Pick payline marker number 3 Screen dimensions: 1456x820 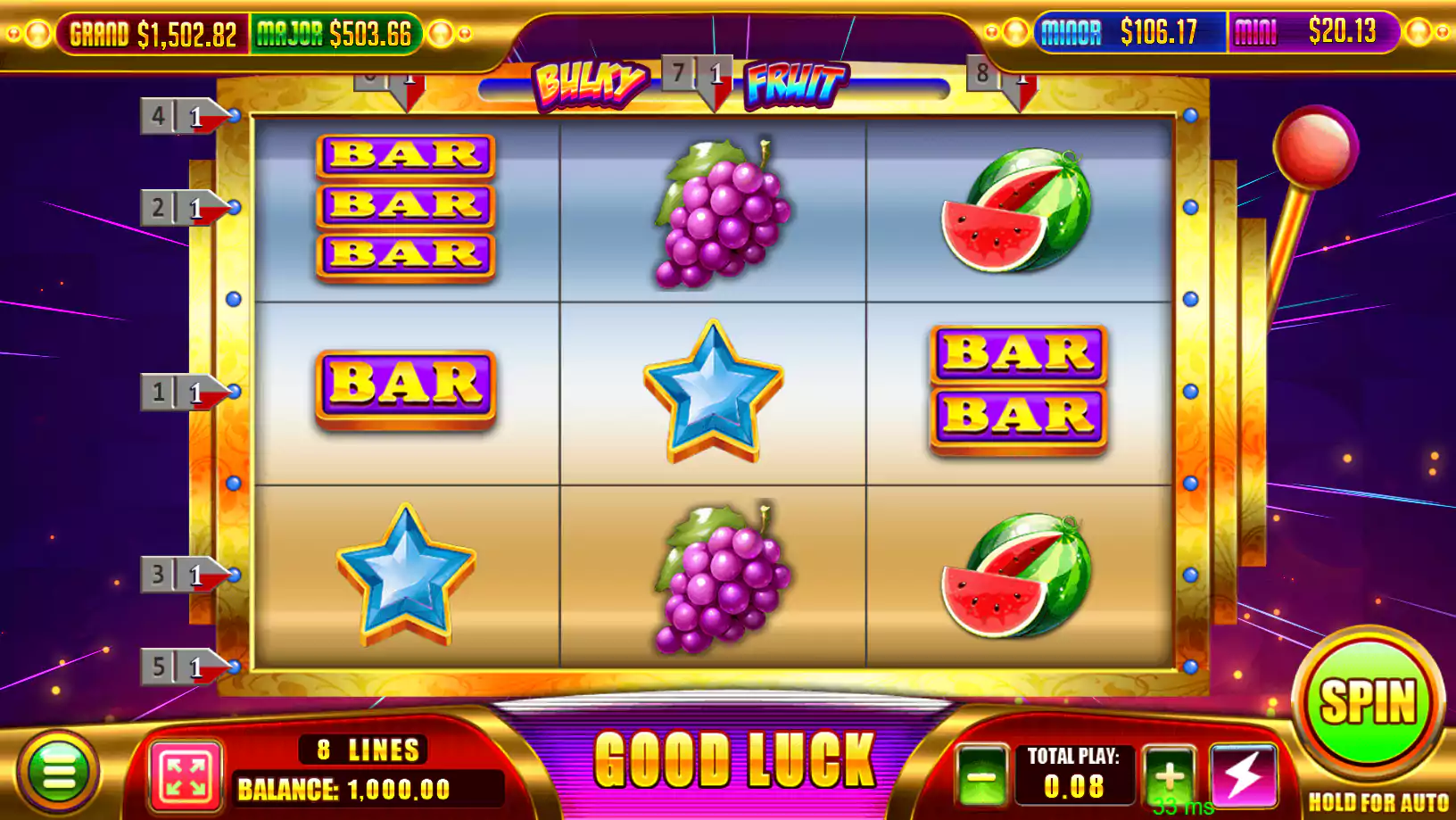178,575
